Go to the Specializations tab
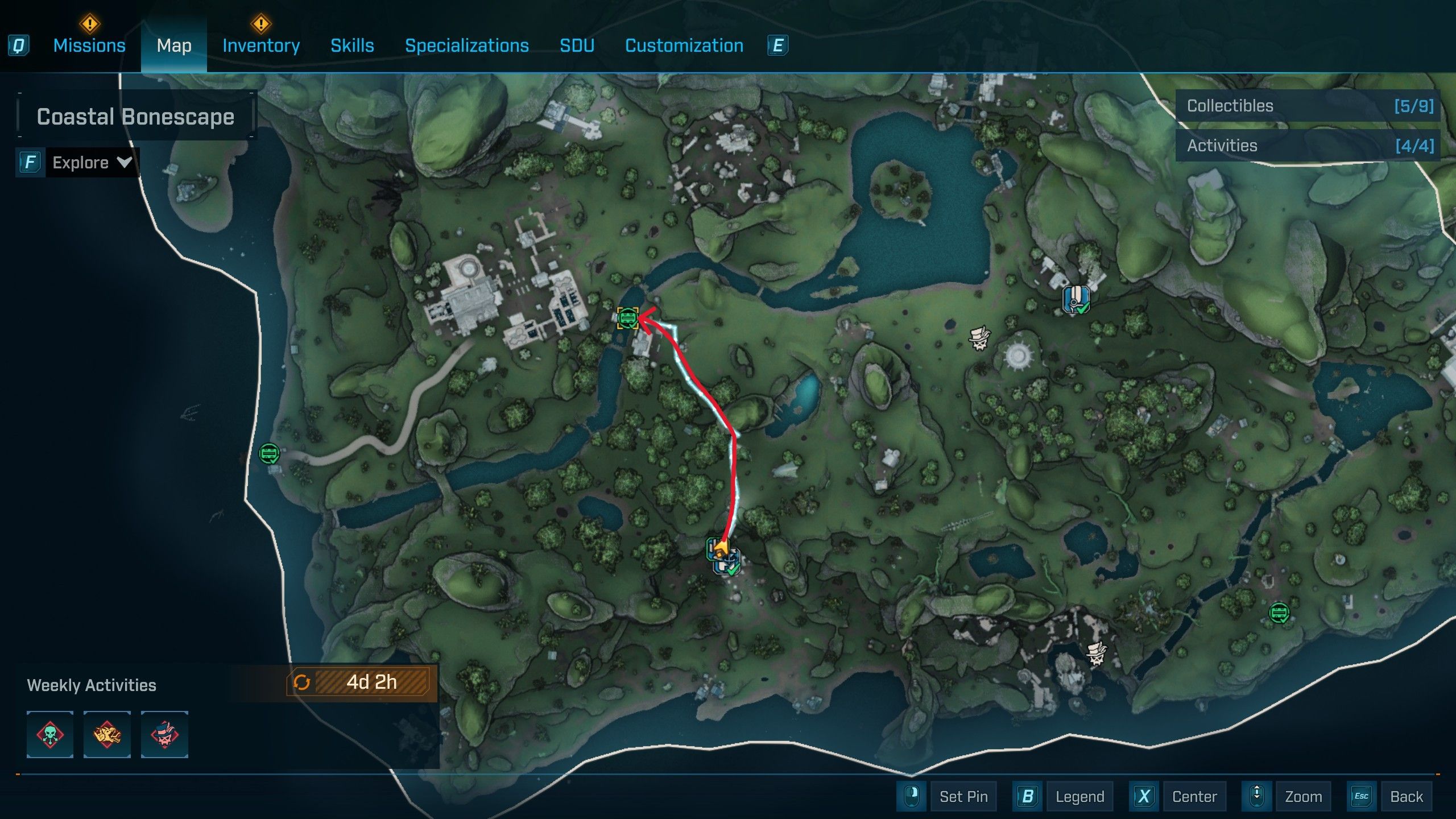The image size is (1456, 819). (466, 45)
